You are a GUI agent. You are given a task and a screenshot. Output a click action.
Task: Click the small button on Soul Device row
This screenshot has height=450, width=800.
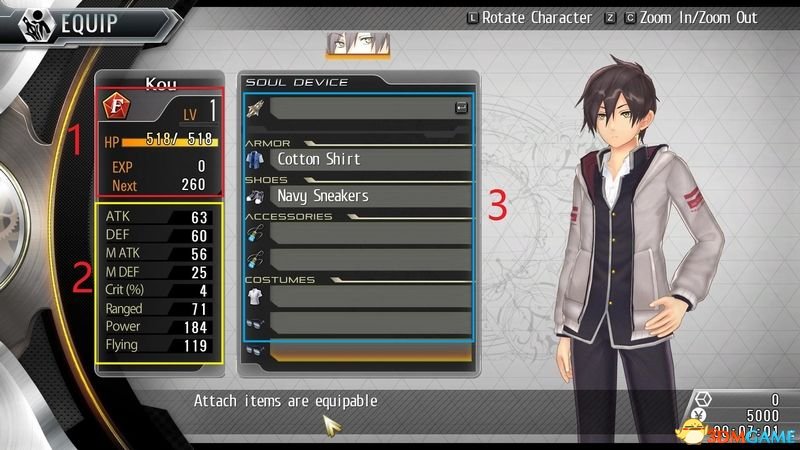(461, 107)
